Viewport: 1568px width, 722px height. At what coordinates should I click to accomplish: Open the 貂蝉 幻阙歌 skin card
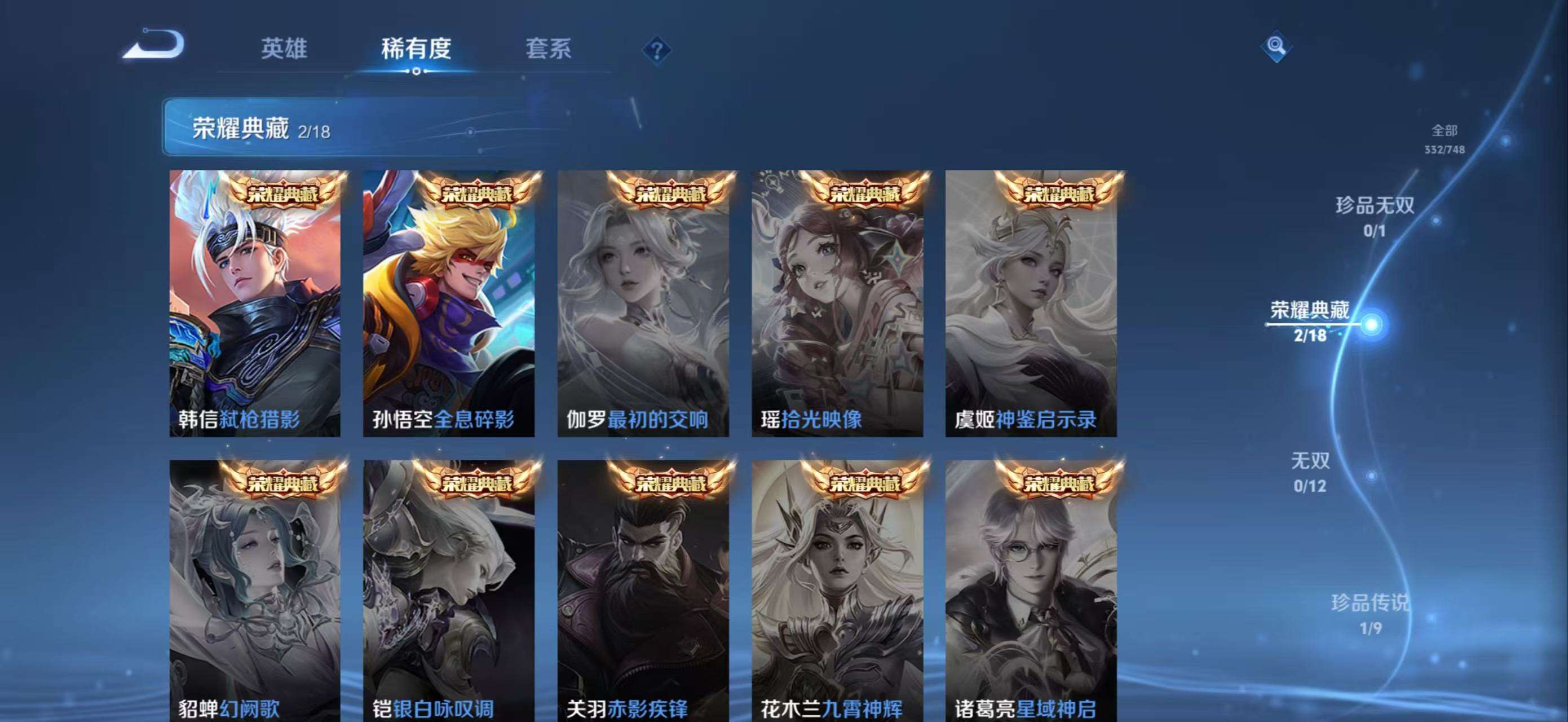254,591
